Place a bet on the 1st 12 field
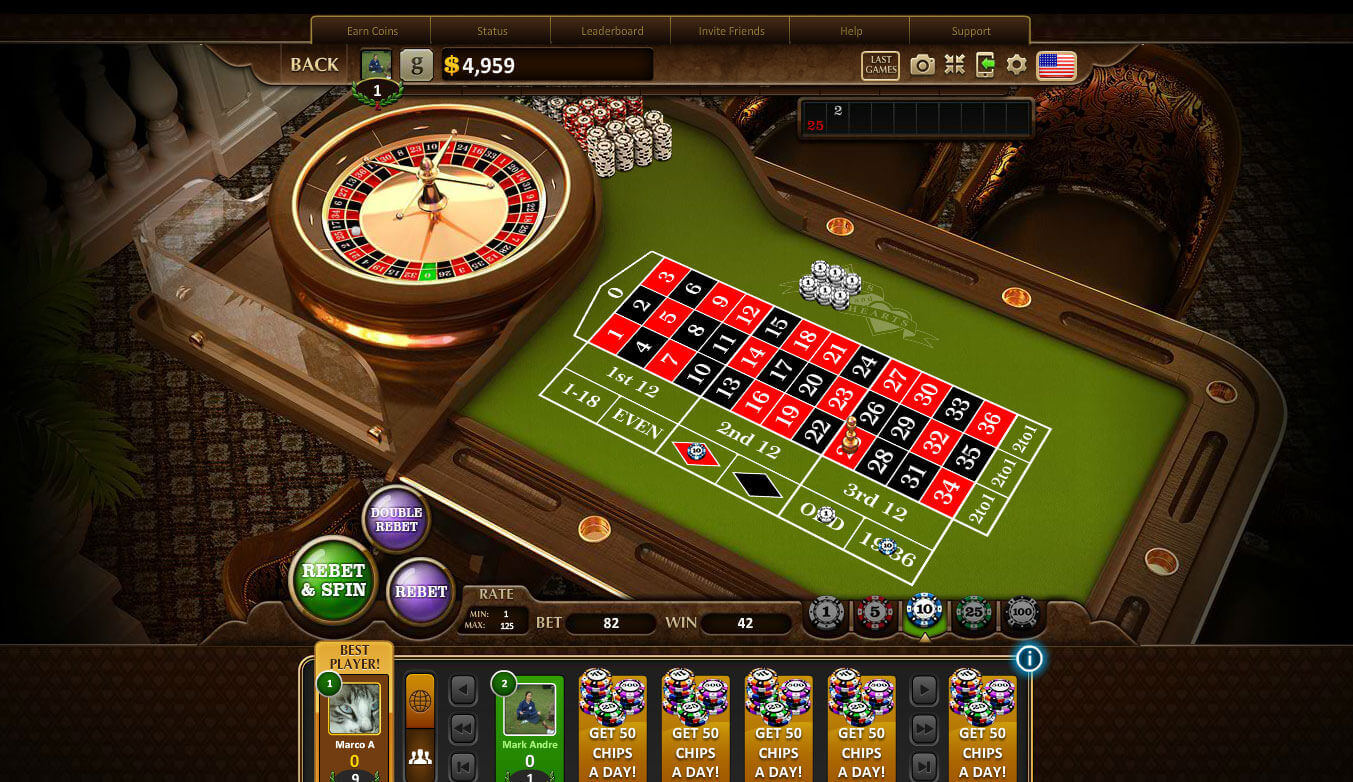The height and width of the screenshot is (782, 1353). click(x=632, y=382)
